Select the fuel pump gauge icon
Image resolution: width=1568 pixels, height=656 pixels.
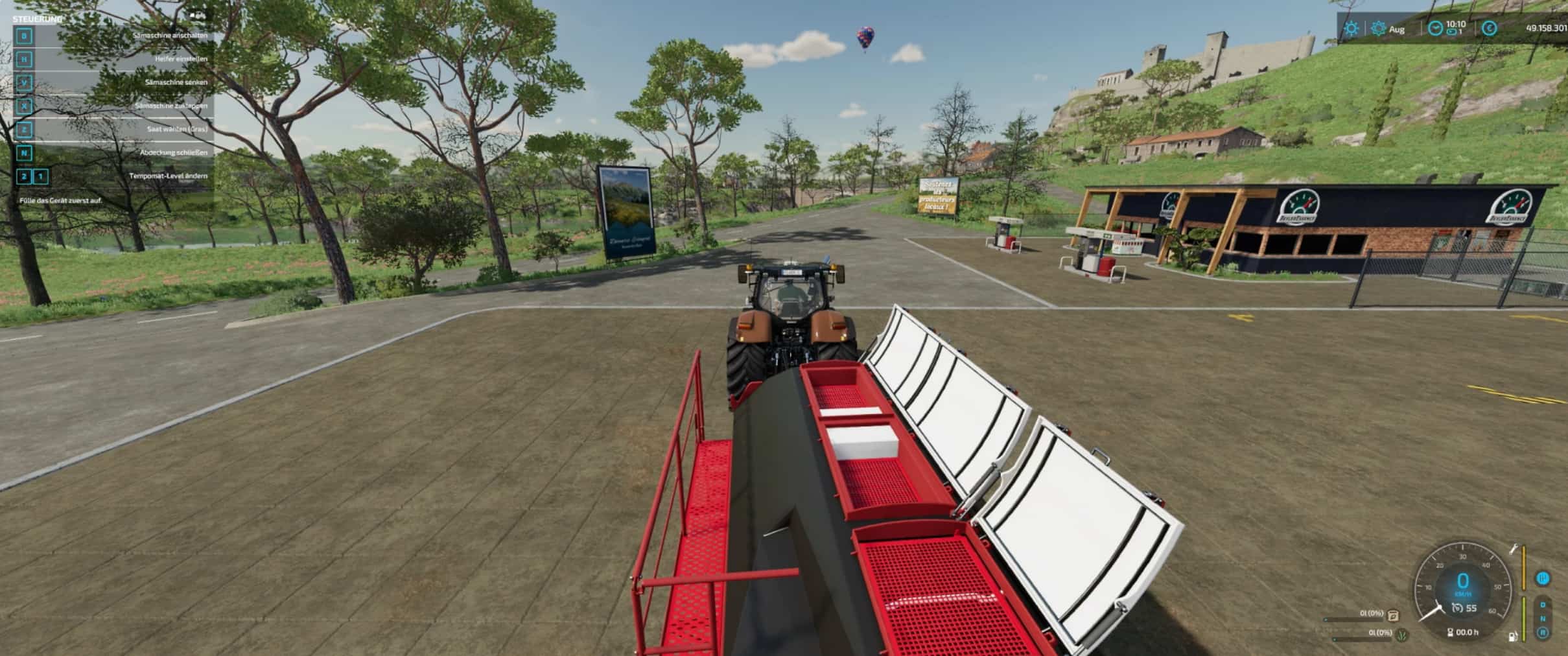pyautogui.click(x=1513, y=636)
